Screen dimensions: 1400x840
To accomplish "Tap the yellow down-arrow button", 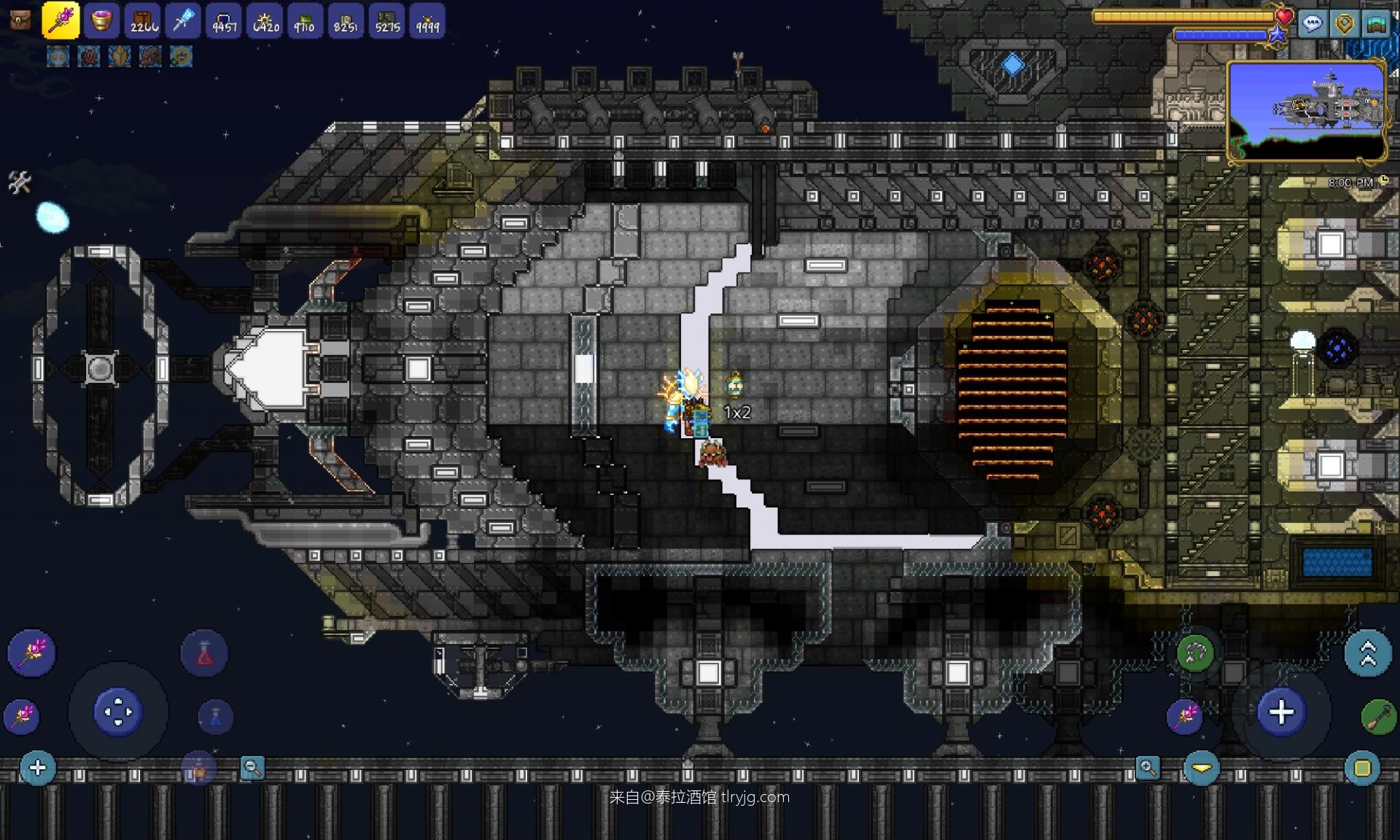I will coord(1202,768).
